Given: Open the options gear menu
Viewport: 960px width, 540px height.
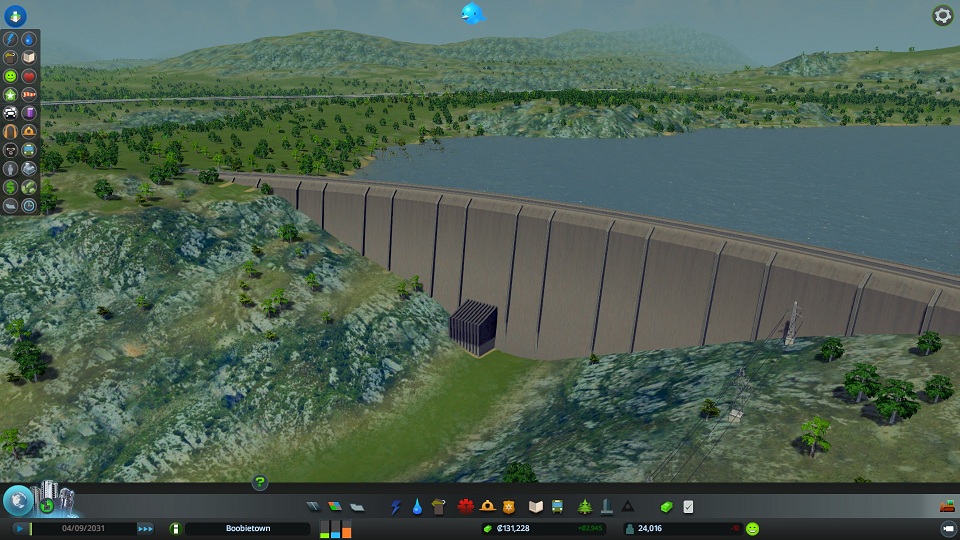Looking at the screenshot, I should tap(942, 15).
